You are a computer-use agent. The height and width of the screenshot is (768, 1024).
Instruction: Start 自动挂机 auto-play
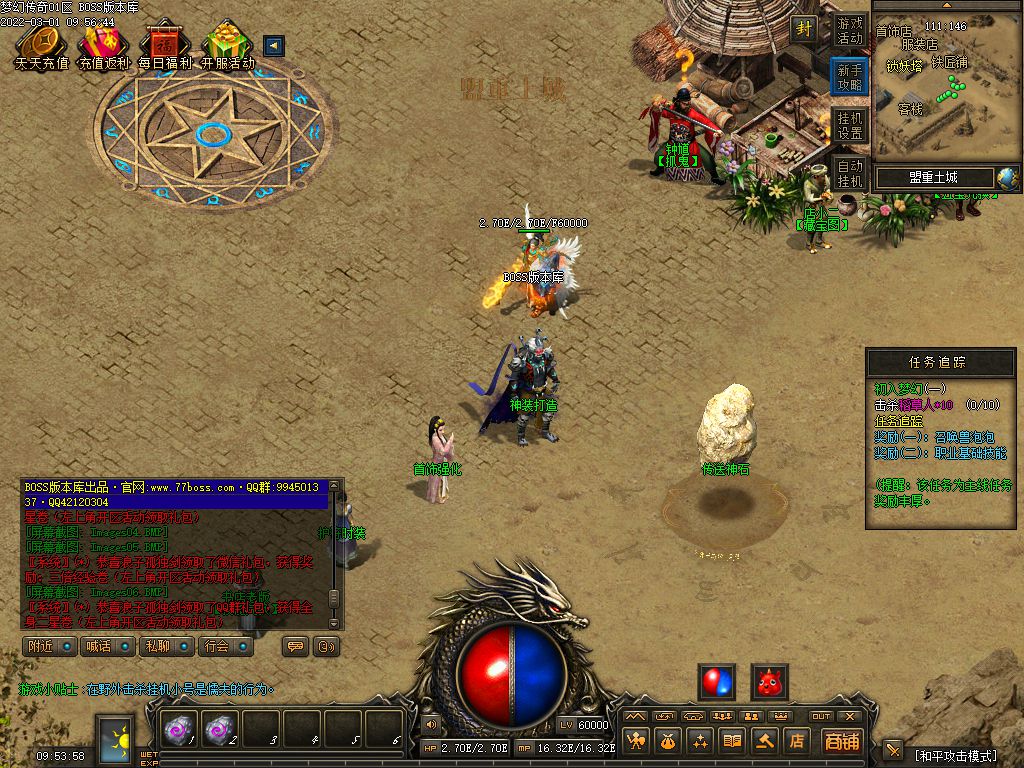(849, 173)
